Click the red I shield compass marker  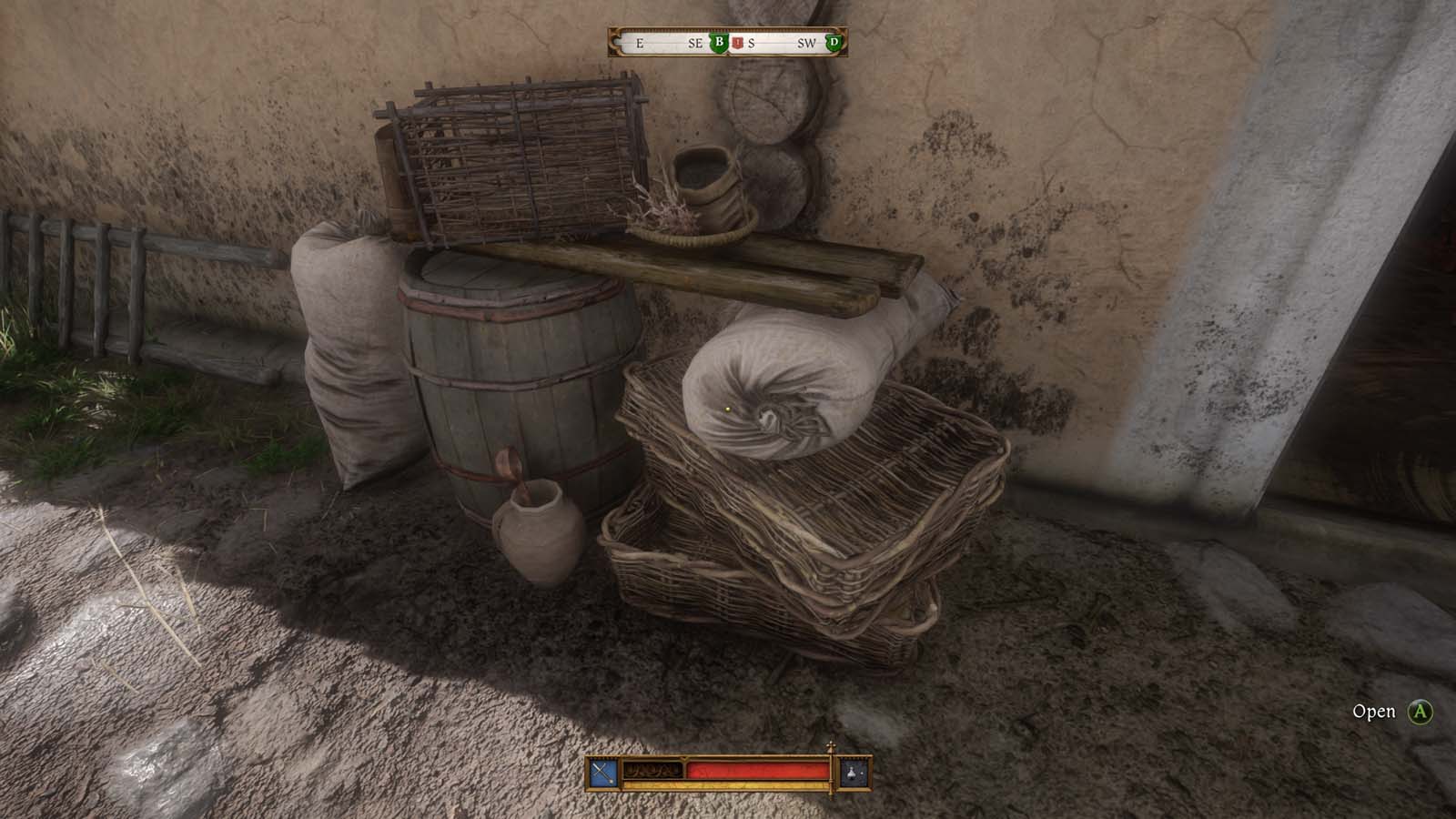(x=737, y=43)
